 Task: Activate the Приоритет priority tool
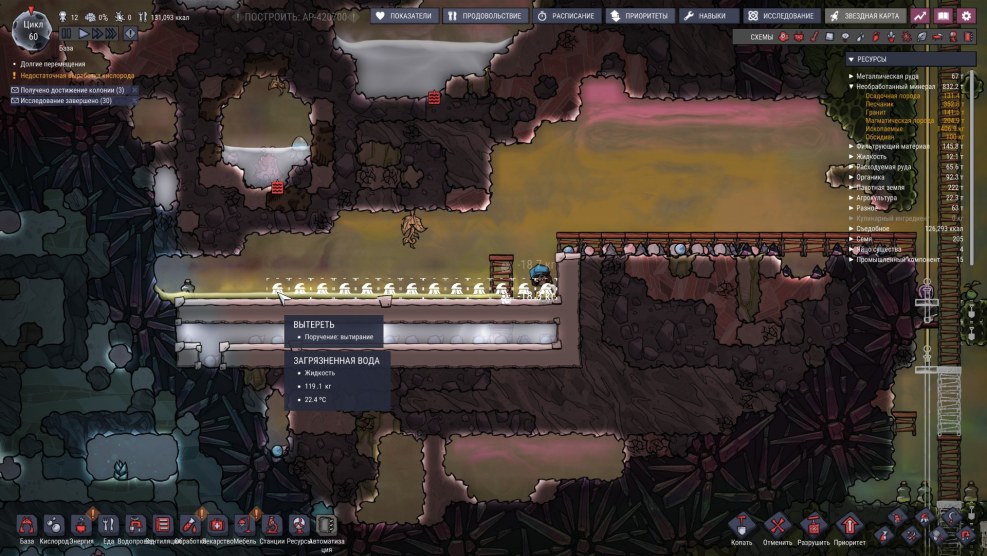tap(849, 528)
